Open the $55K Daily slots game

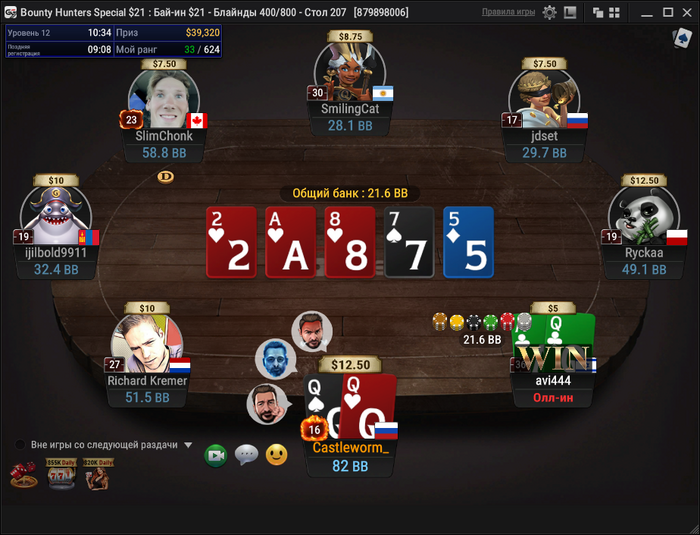click(x=60, y=474)
